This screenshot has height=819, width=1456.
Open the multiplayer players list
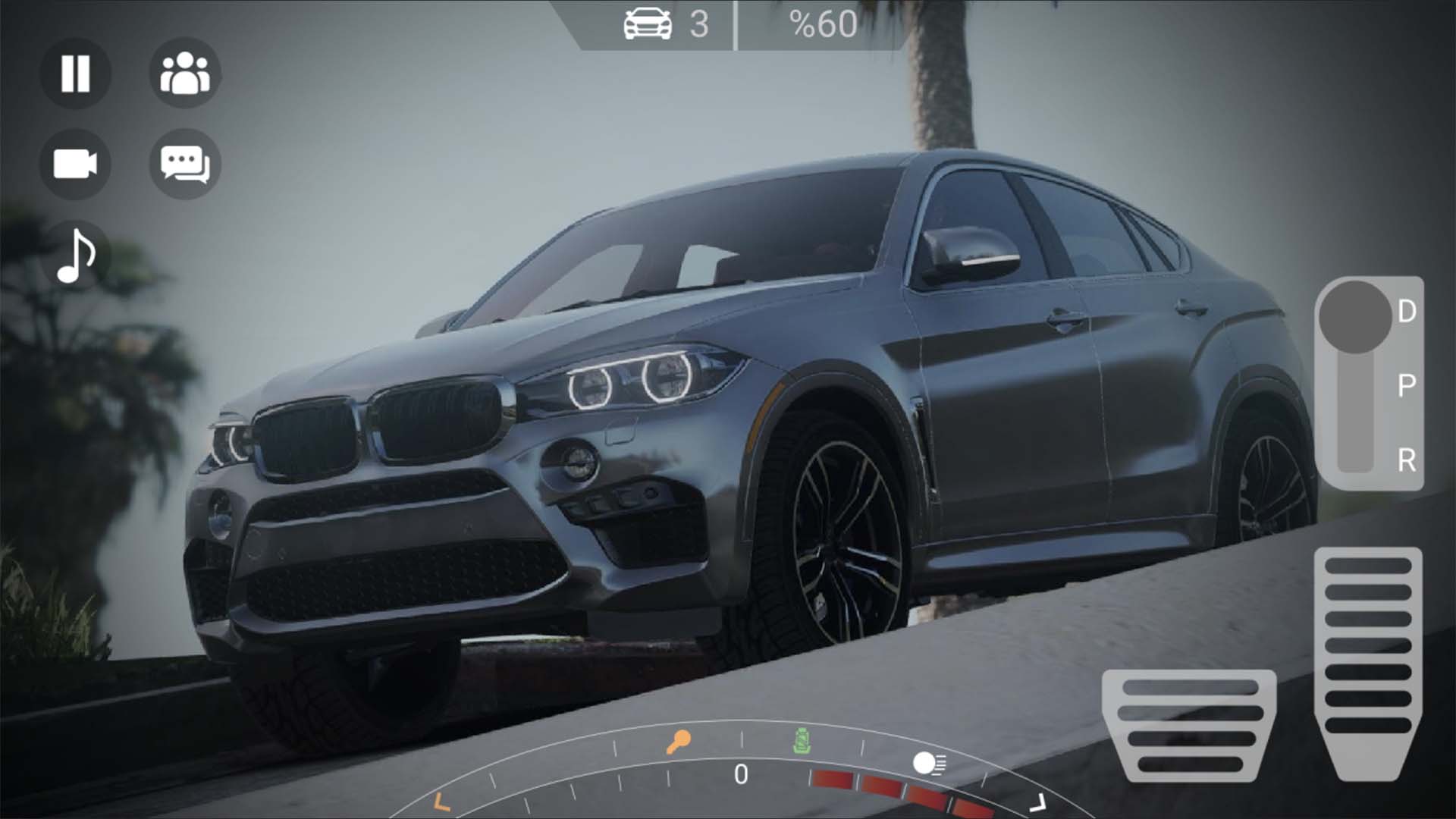coord(184,74)
